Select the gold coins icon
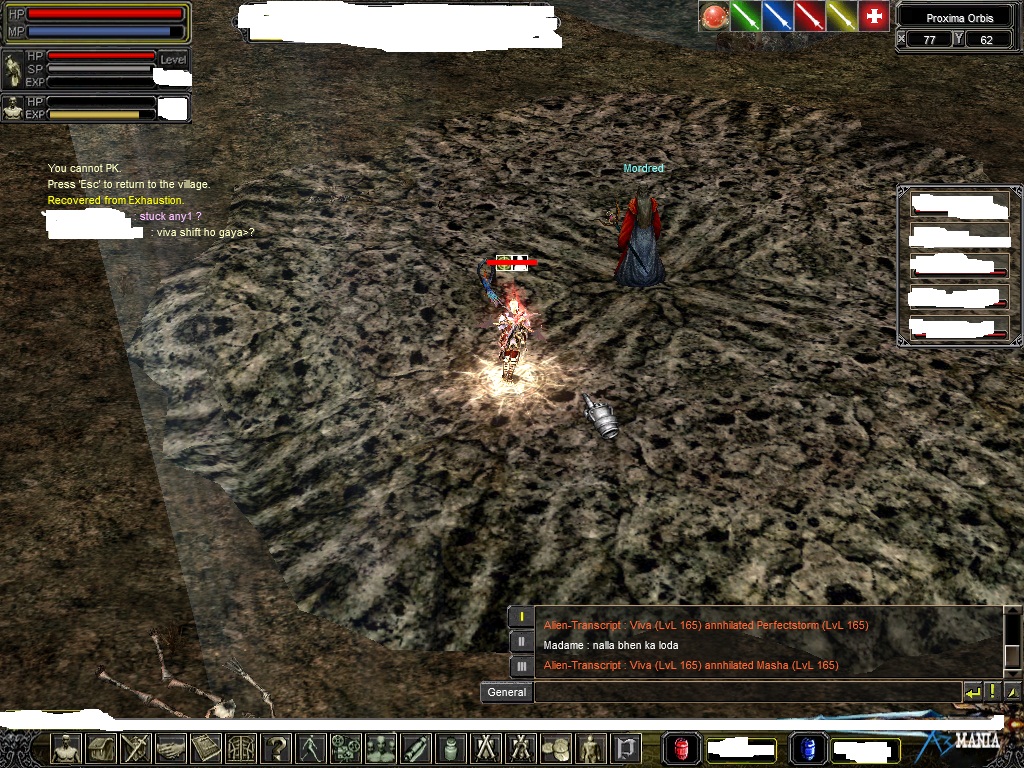Screen dimensions: 1024x768 click(553, 748)
